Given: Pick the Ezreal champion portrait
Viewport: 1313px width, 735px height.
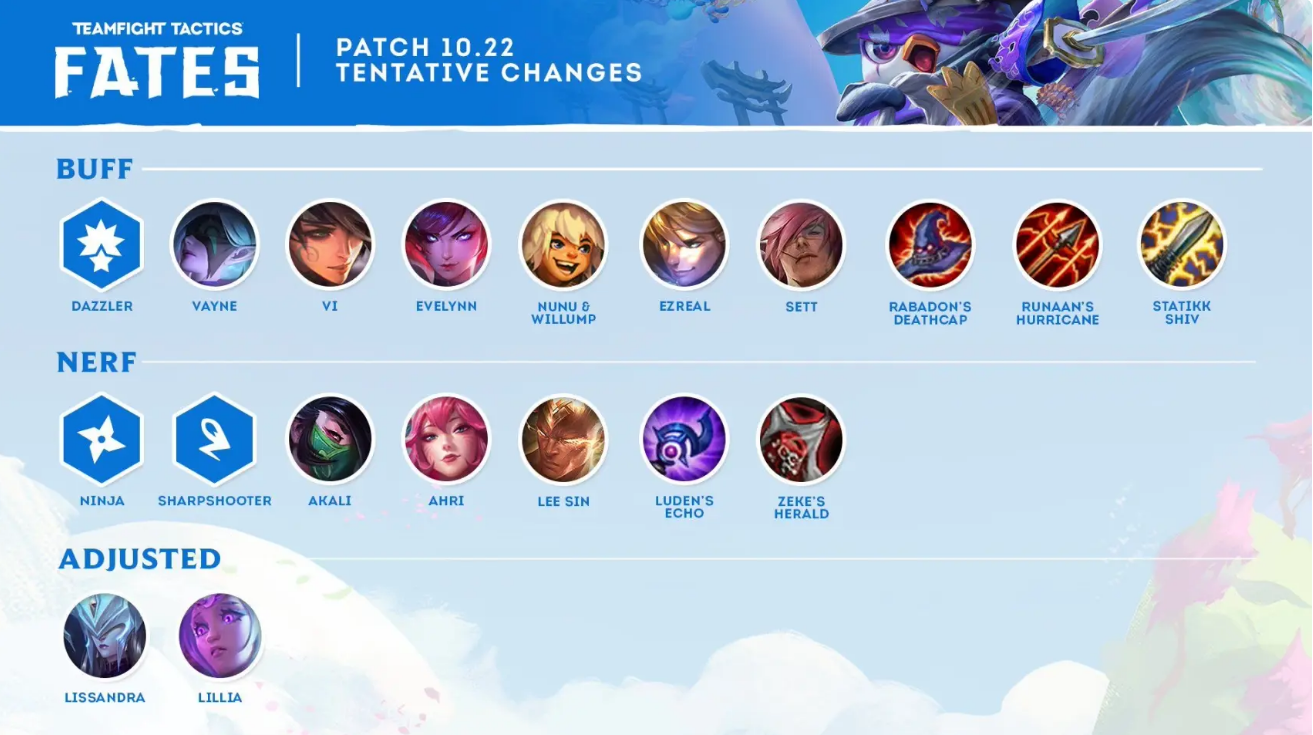Looking at the screenshot, I should [x=684, y=245].
